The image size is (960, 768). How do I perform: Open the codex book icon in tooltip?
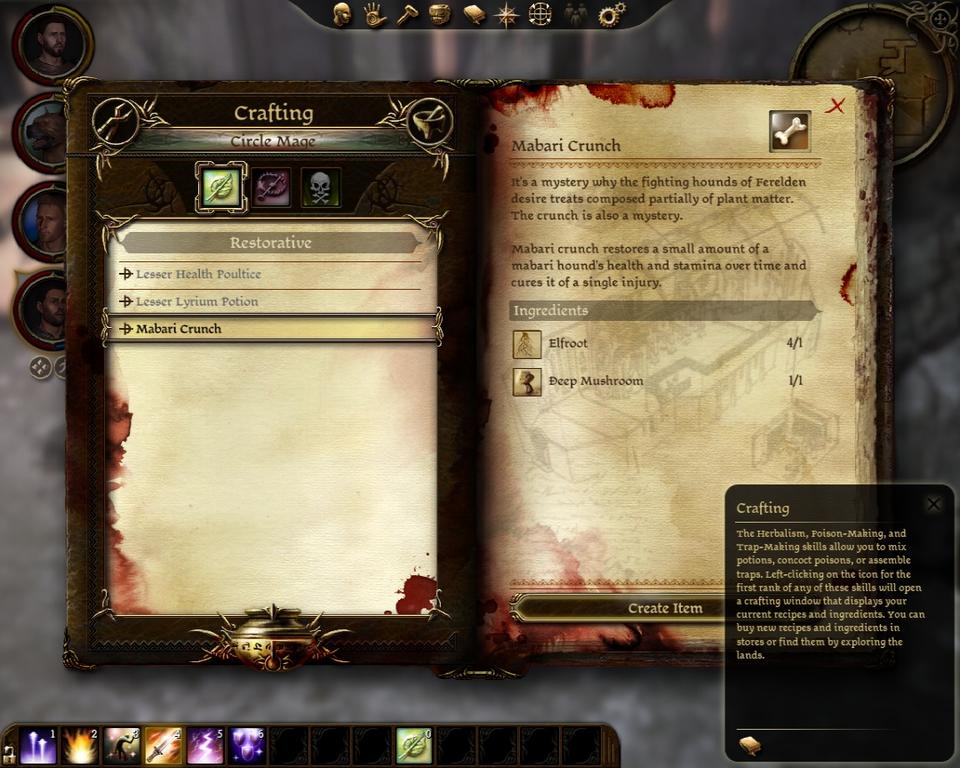[x=749, y=745]
